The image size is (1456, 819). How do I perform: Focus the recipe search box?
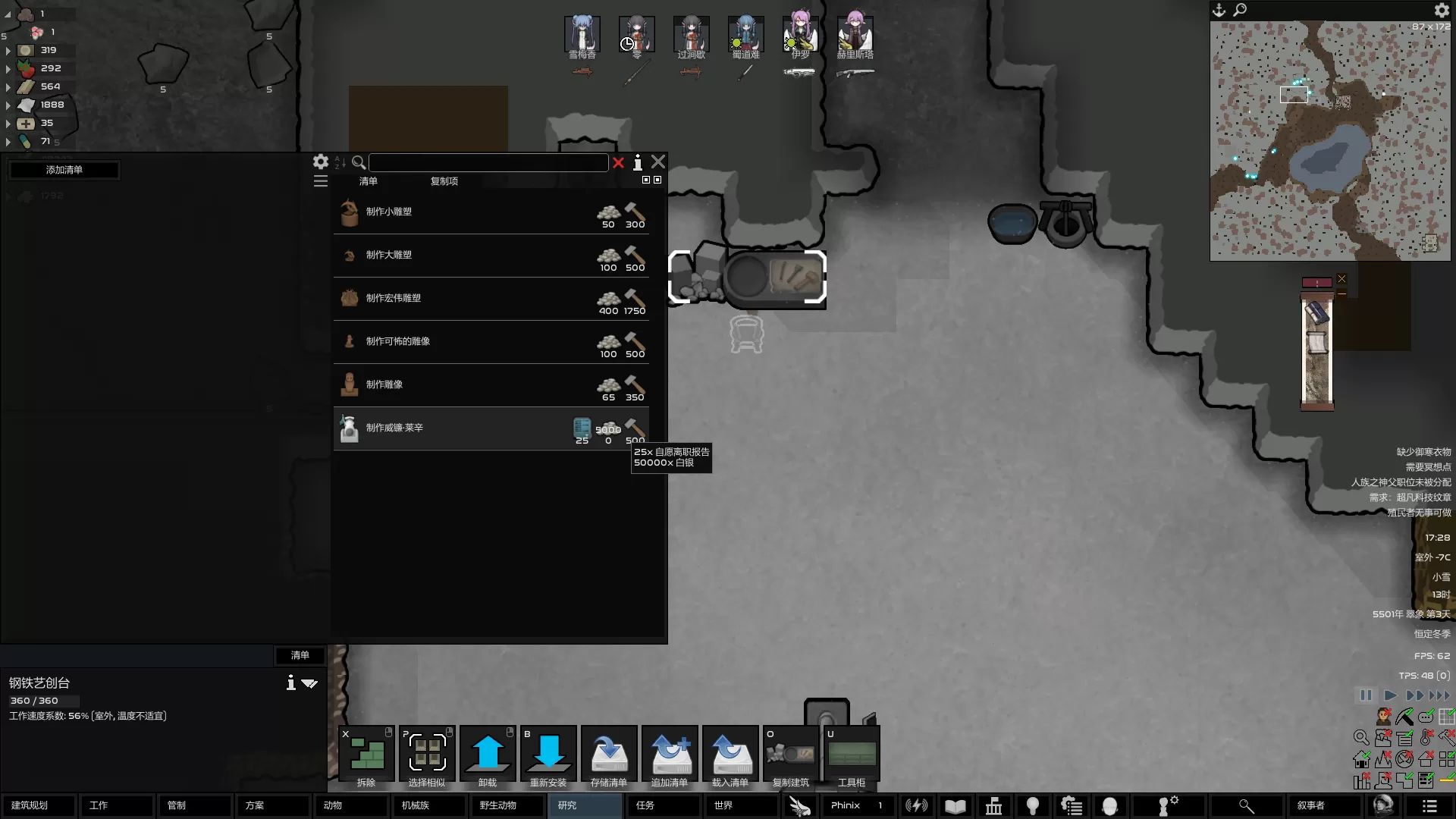click(x=488, y=162)
